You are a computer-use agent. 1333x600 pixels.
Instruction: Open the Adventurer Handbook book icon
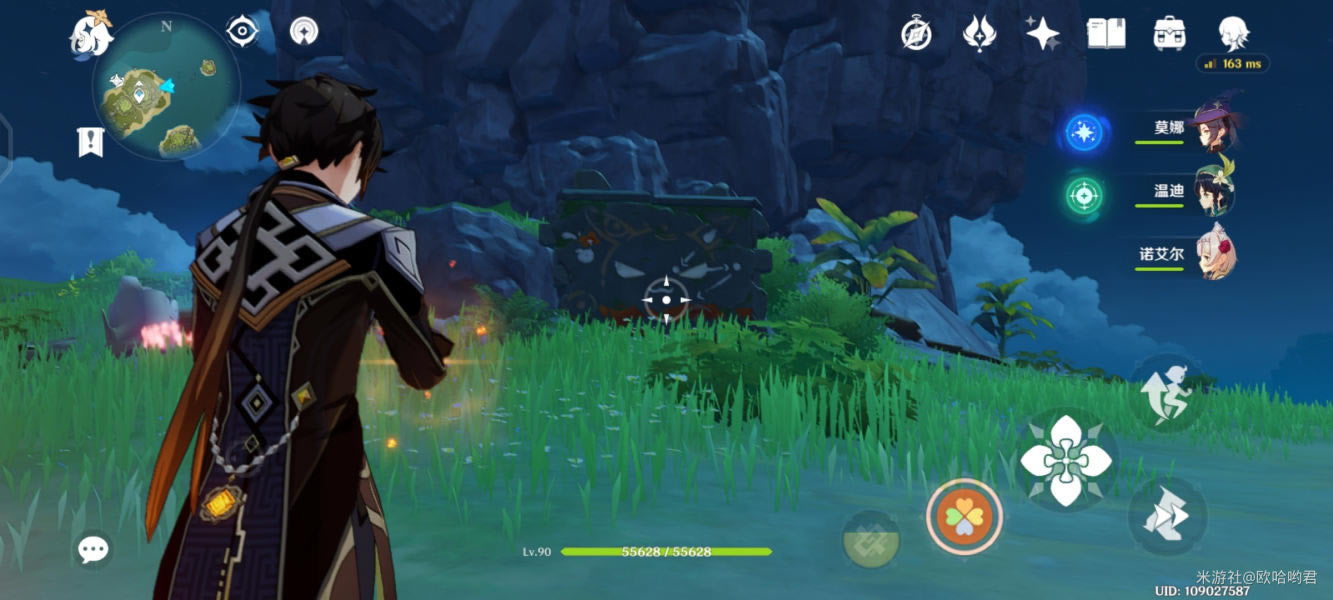[x=1106, y=34]
